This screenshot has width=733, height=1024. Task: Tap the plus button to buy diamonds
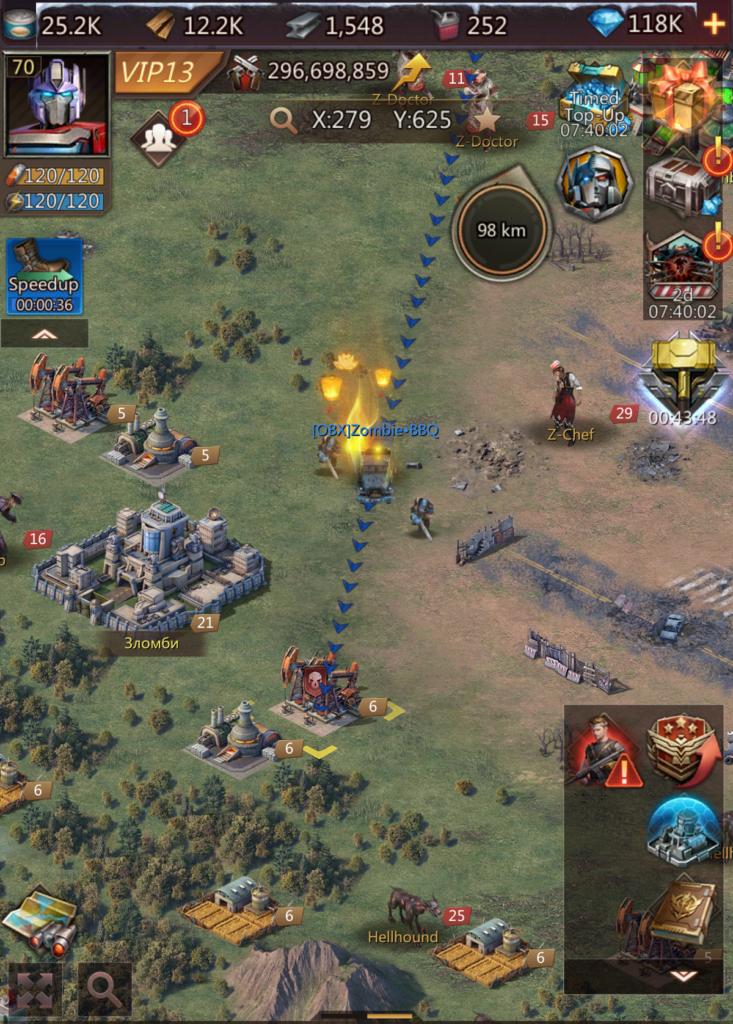tap(714, 24)
